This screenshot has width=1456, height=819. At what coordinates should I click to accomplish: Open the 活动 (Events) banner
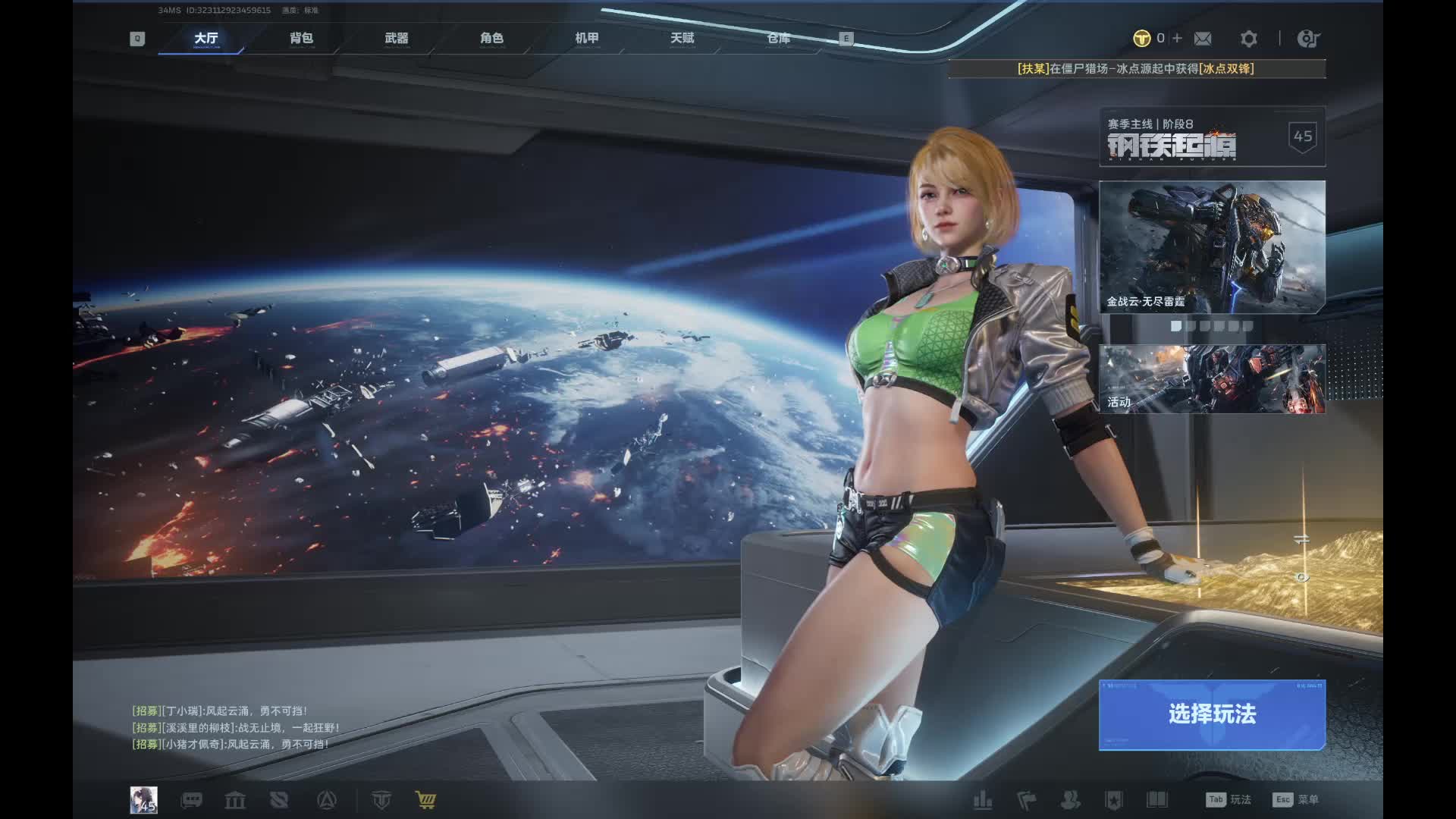(1212, 379)
